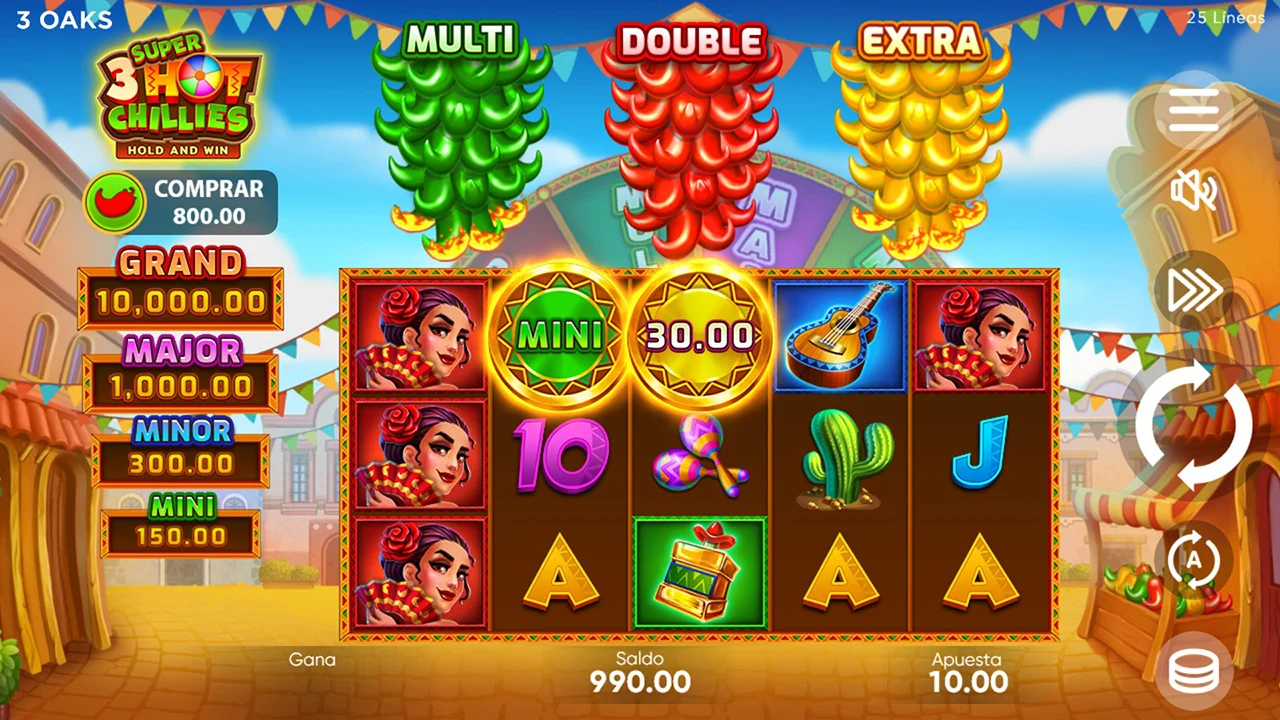The width and height of the screenshot is (1280, 720).
Task: Activate turbo fast-forward mode
Action: point(1193,290)
